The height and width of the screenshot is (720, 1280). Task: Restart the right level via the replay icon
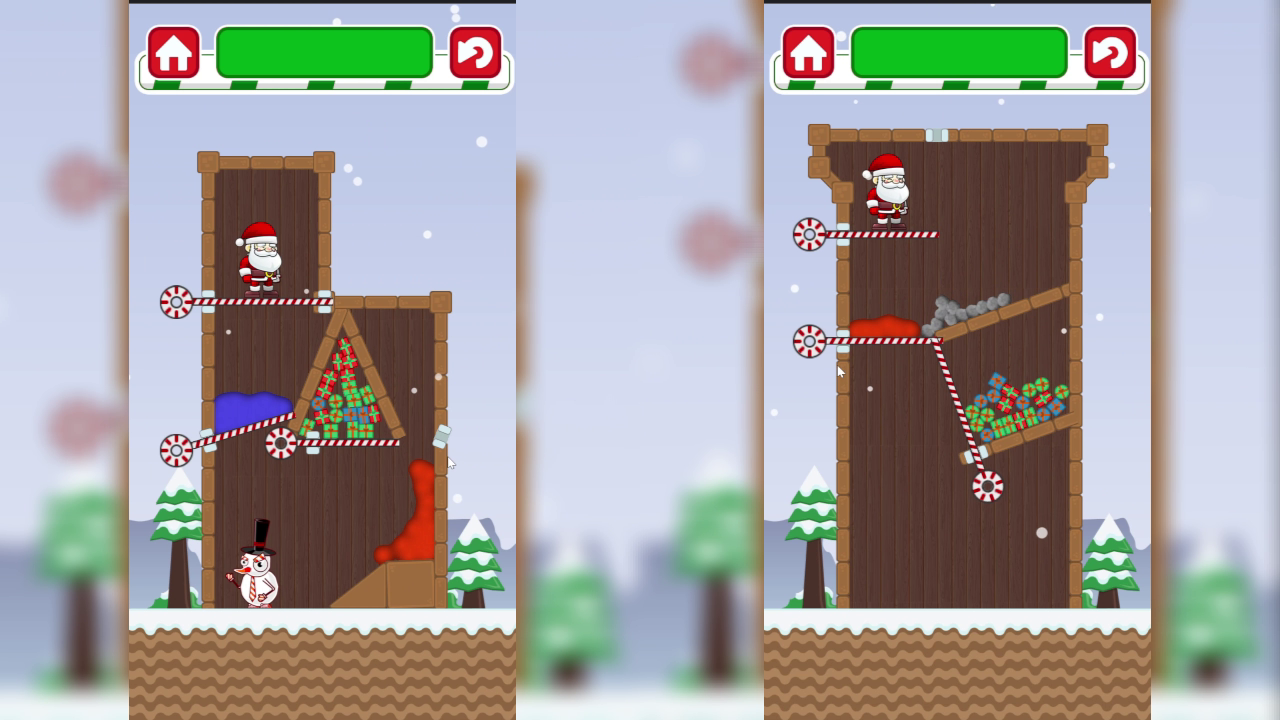click(x=1109, y=50)
